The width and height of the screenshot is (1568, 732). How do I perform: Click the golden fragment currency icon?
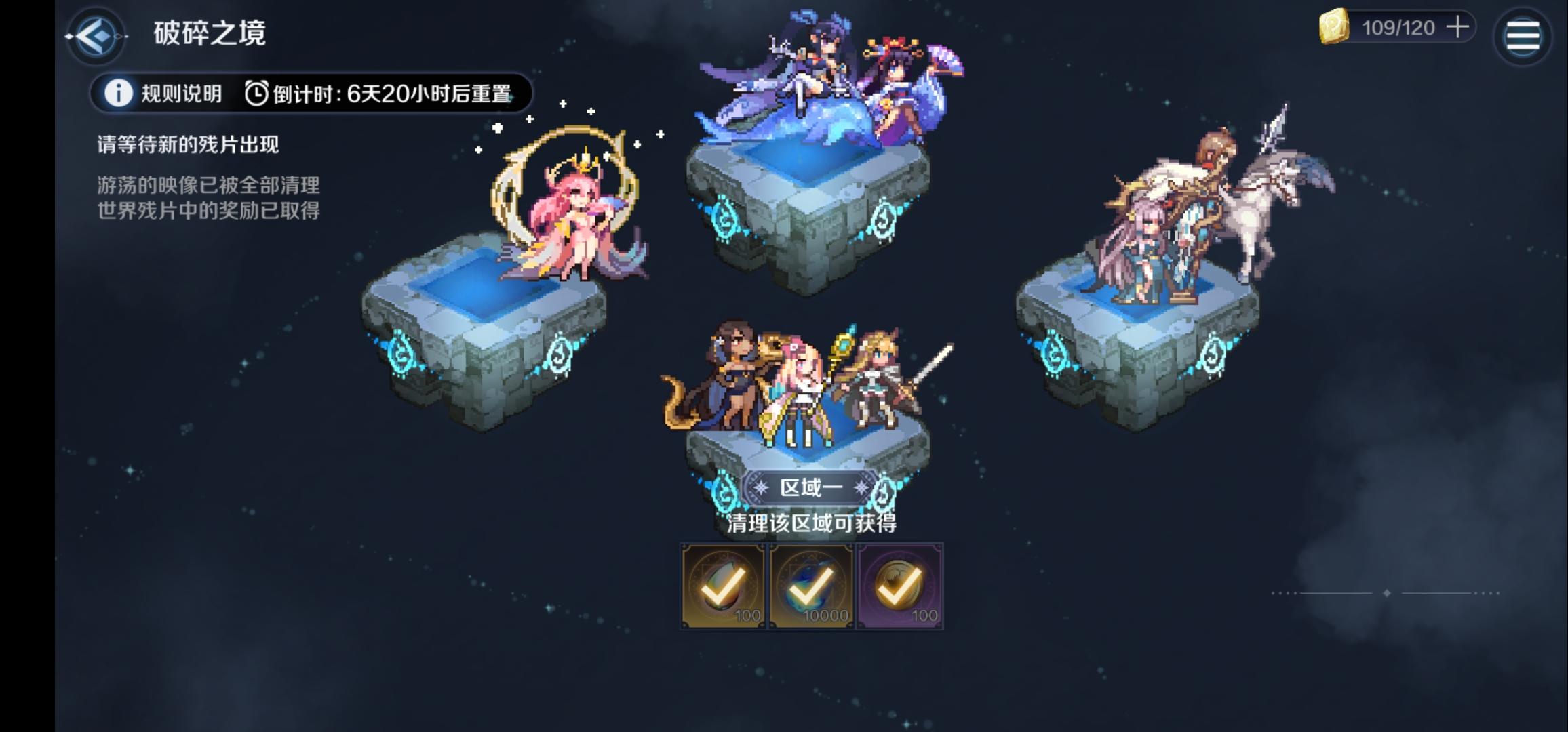click(x=1334, y=28)
